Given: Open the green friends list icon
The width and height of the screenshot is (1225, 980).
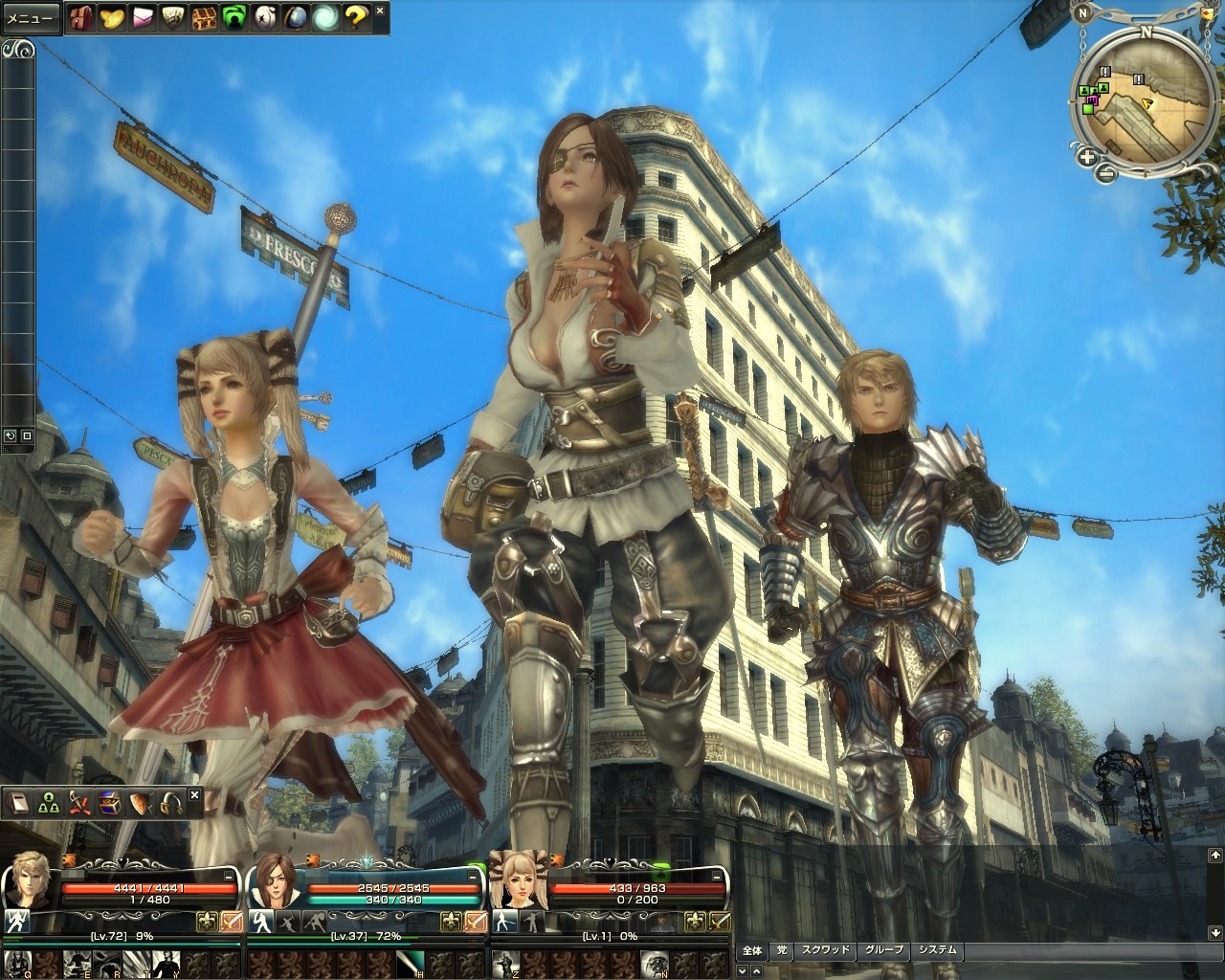Looking at the screenshot, I should click(x=234, y=16).
